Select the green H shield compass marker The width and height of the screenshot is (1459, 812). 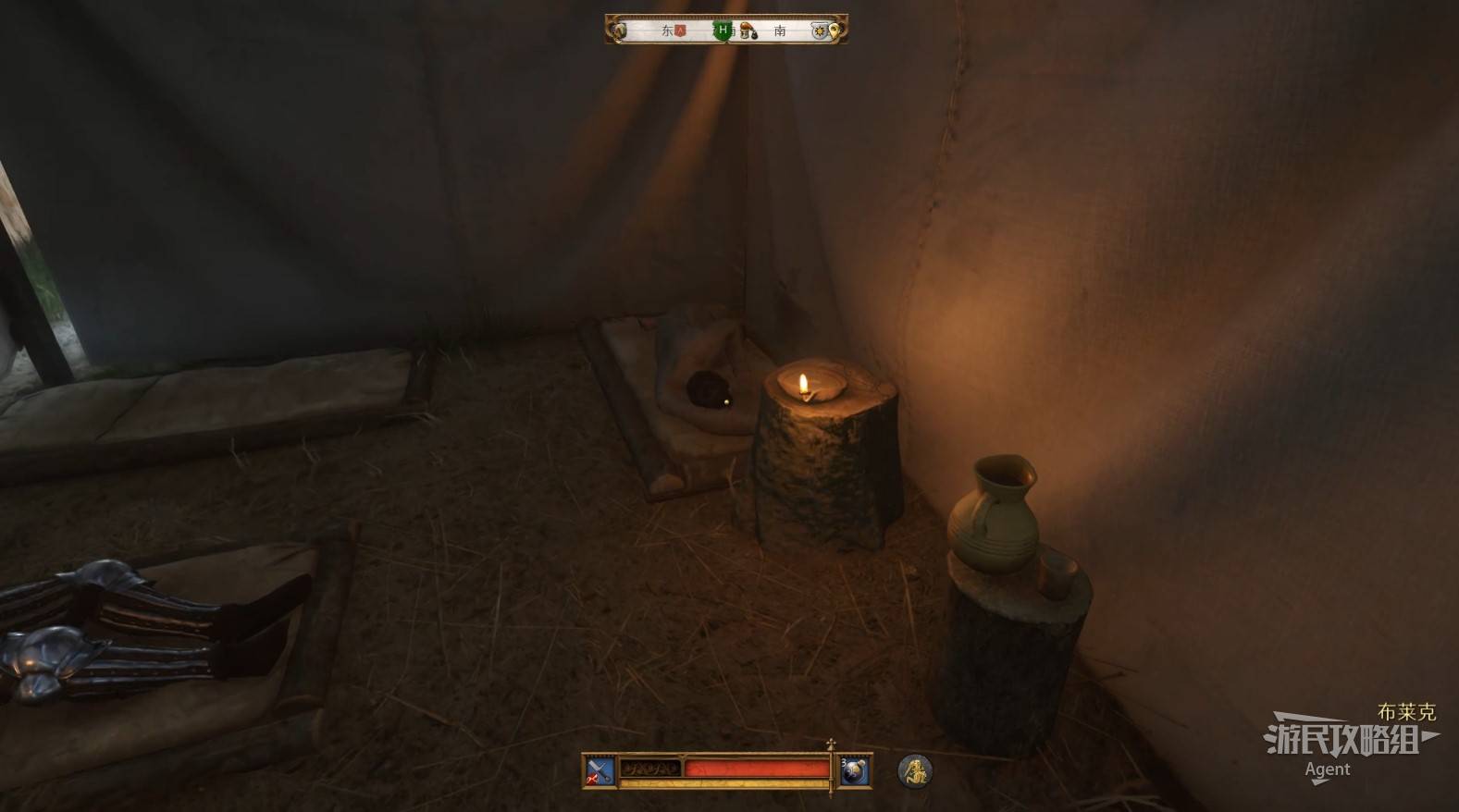[x=722, y=31]
